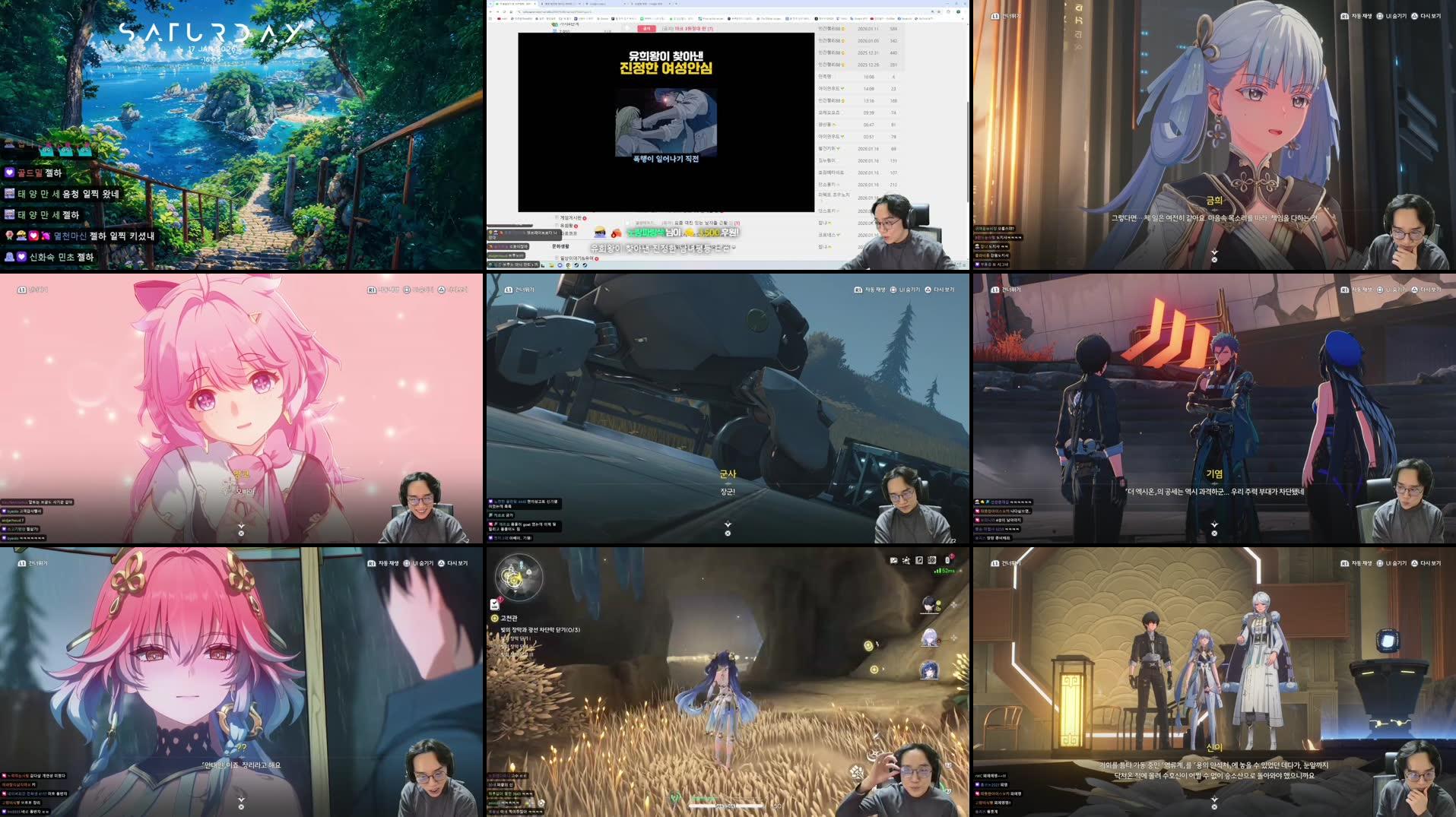Click the browser refresh icon

click(x=504, y=11)
